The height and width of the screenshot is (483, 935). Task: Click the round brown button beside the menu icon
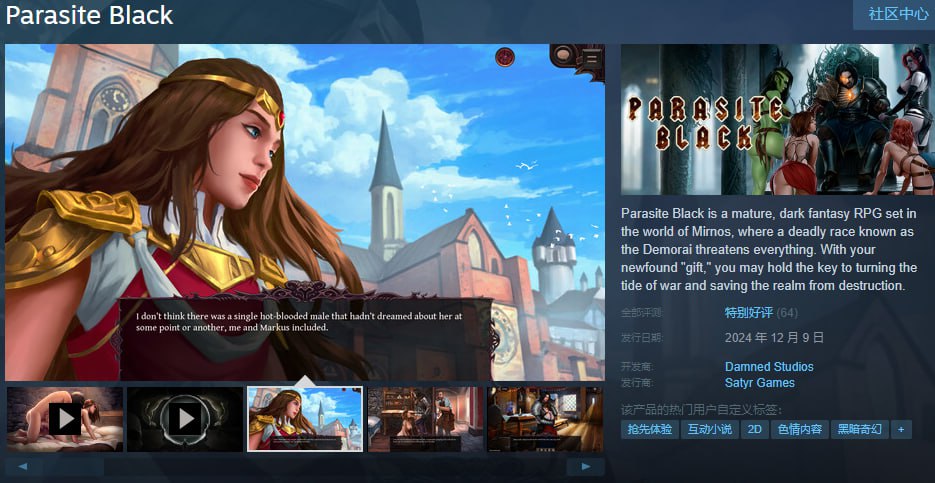click(x=564, y=55)
